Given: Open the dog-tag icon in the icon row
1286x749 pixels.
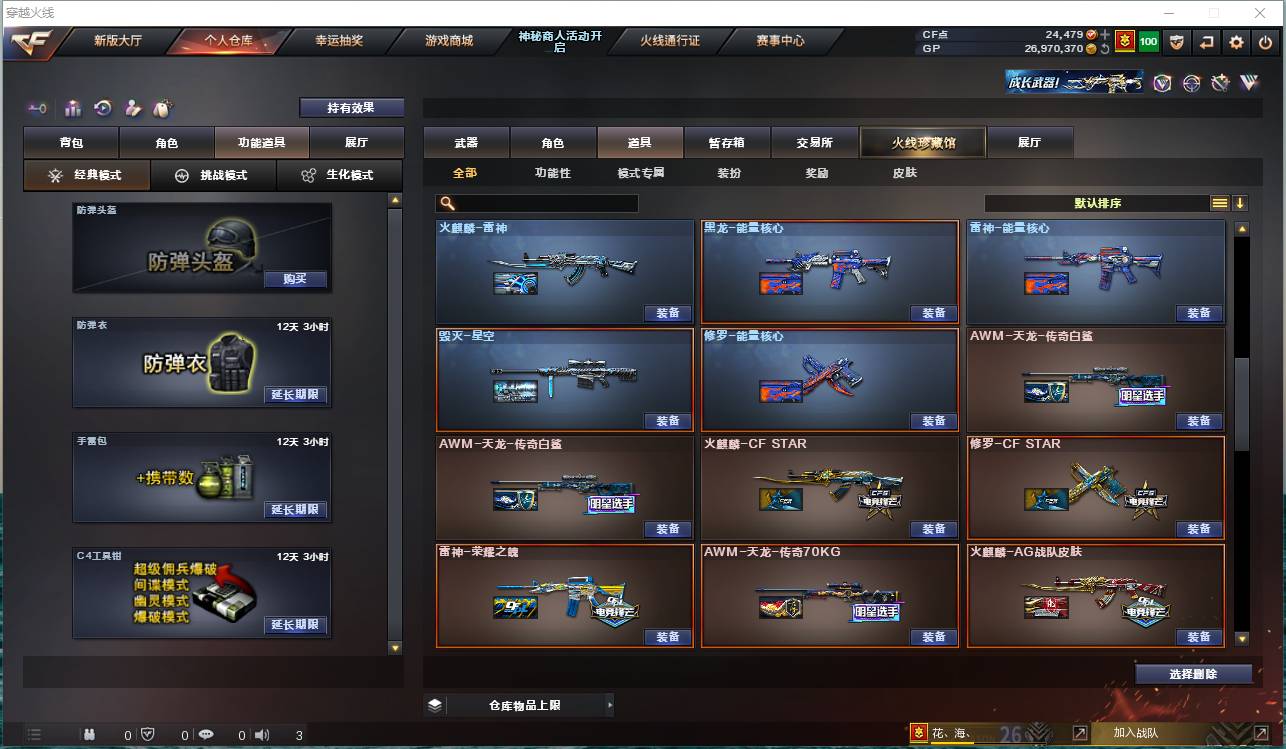Looking at the screenshot, I should tap(163, 108).
